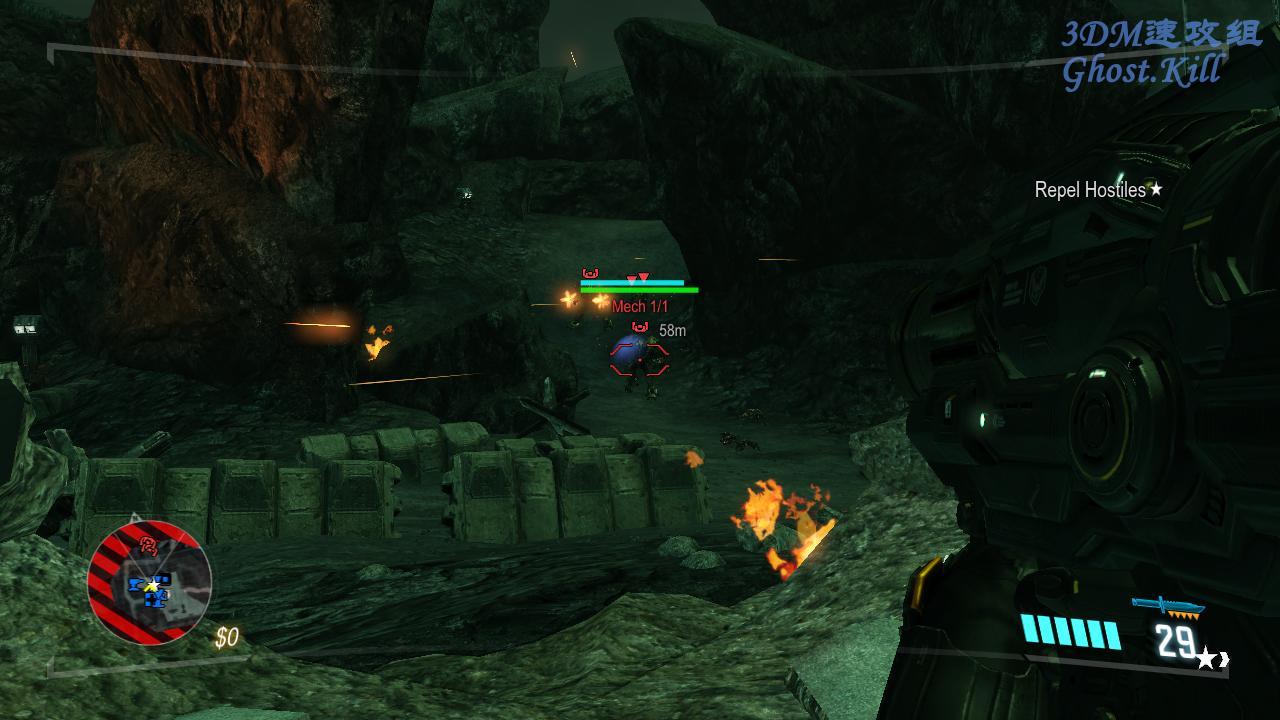Select the Mech 1/1 target marker

pos(640,307)
